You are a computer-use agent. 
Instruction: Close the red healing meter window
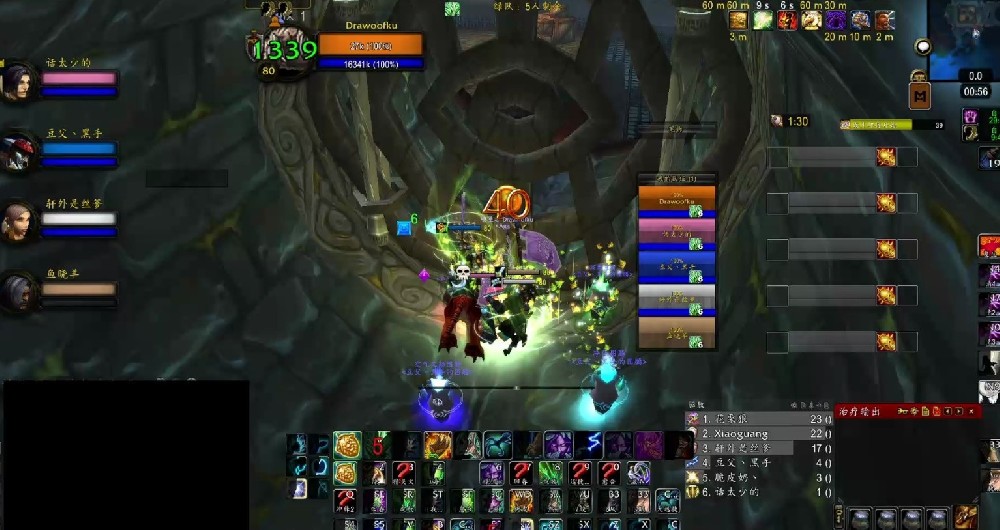[973, 411]
